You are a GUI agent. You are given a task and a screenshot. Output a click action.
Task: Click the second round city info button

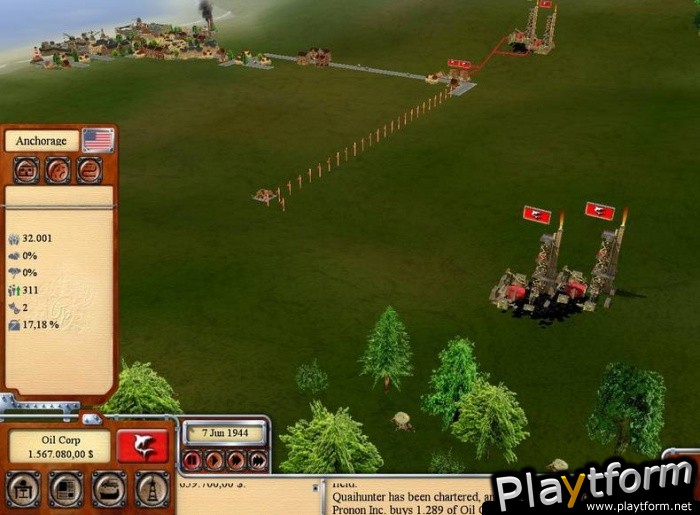tap(58, 171)
